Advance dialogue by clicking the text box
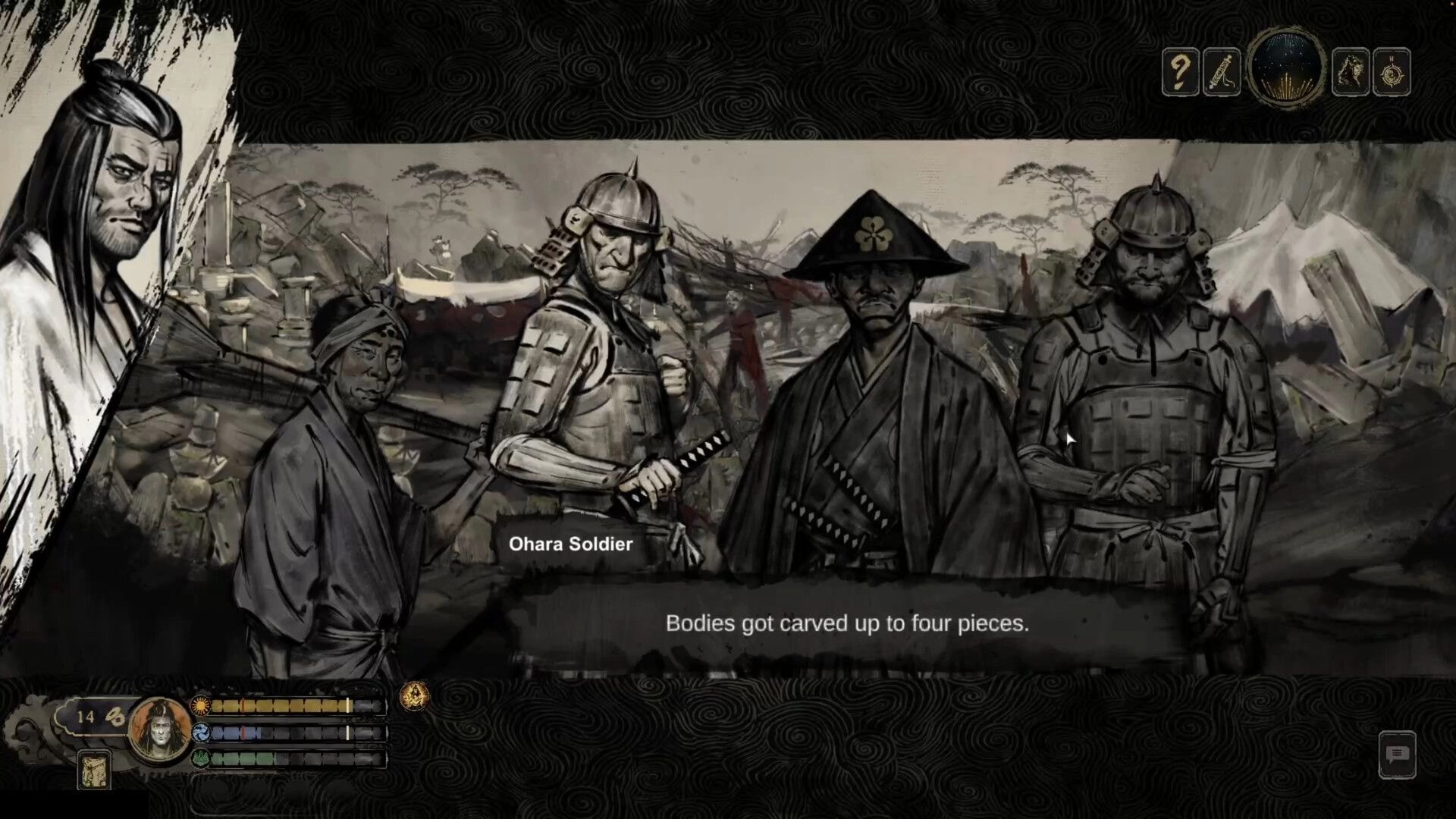The height and width of the screenshot is (819, 1456). point(848,625)
